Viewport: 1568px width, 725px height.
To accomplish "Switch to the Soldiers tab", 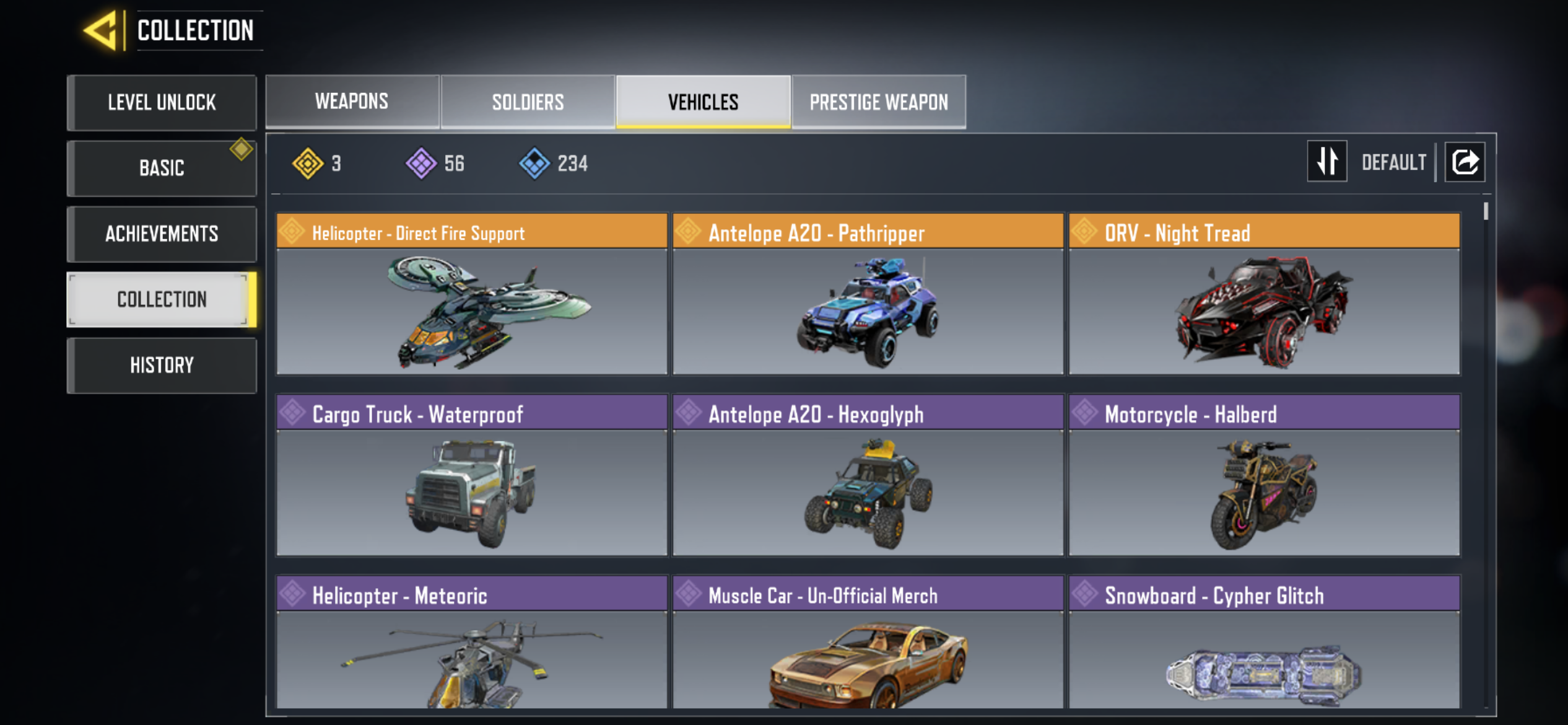I will pos(528,102).
